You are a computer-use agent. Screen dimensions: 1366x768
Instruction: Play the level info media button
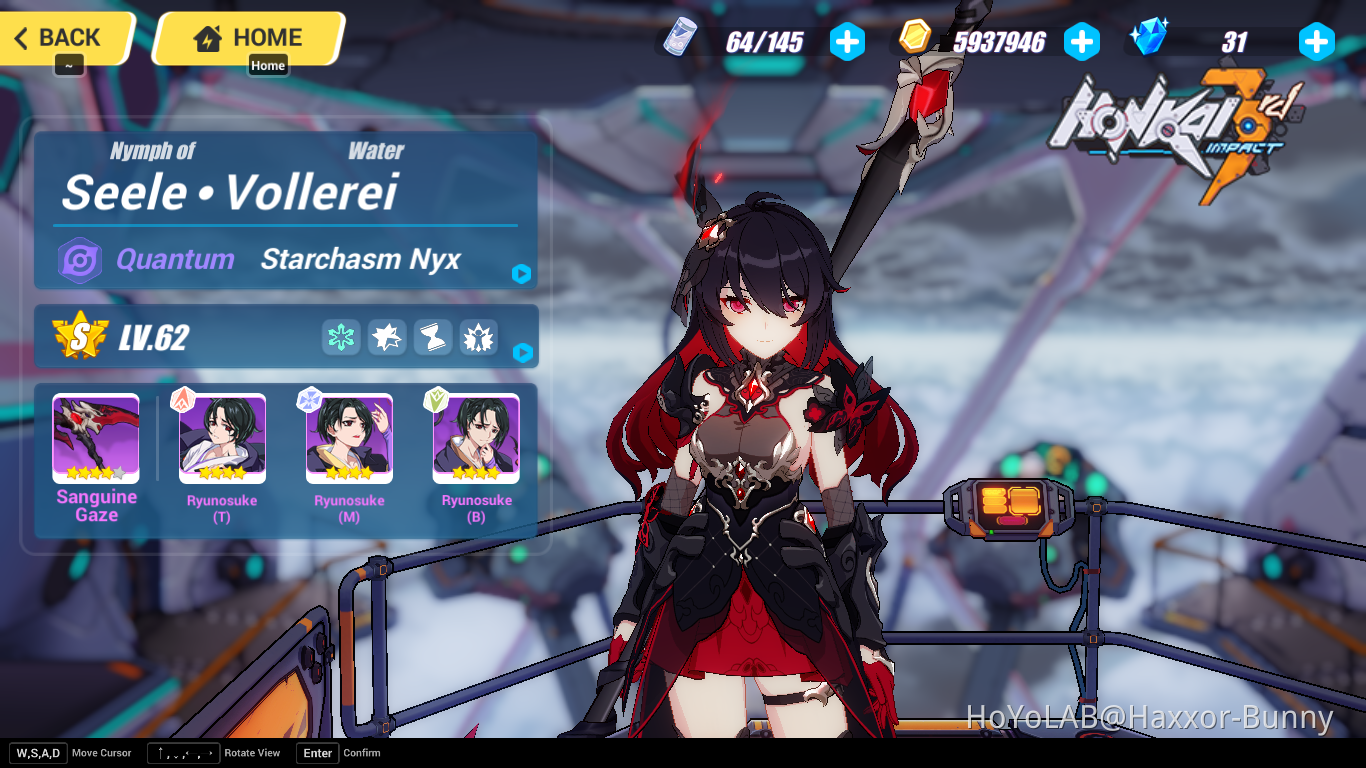[x=521, y=352]
